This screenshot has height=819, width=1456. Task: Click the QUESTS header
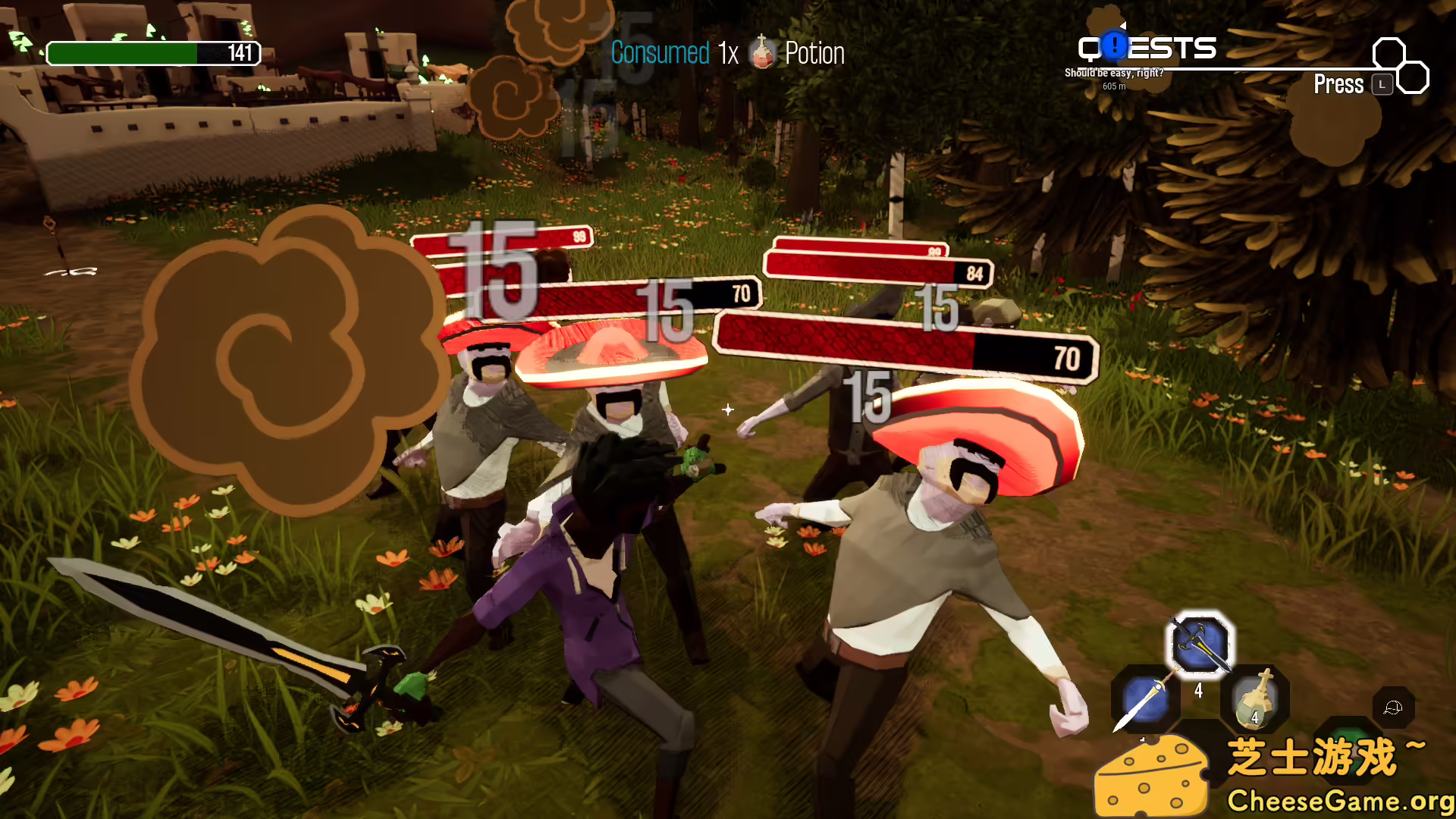pyautogui.click(x=1146, y=49)
